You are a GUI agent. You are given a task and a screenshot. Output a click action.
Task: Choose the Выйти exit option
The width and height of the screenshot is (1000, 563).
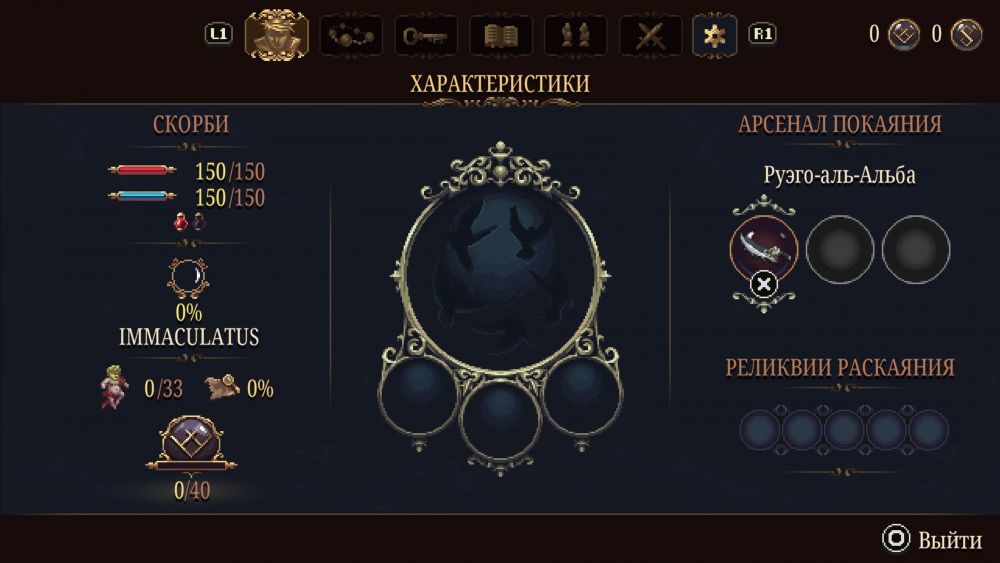point(932,540)
